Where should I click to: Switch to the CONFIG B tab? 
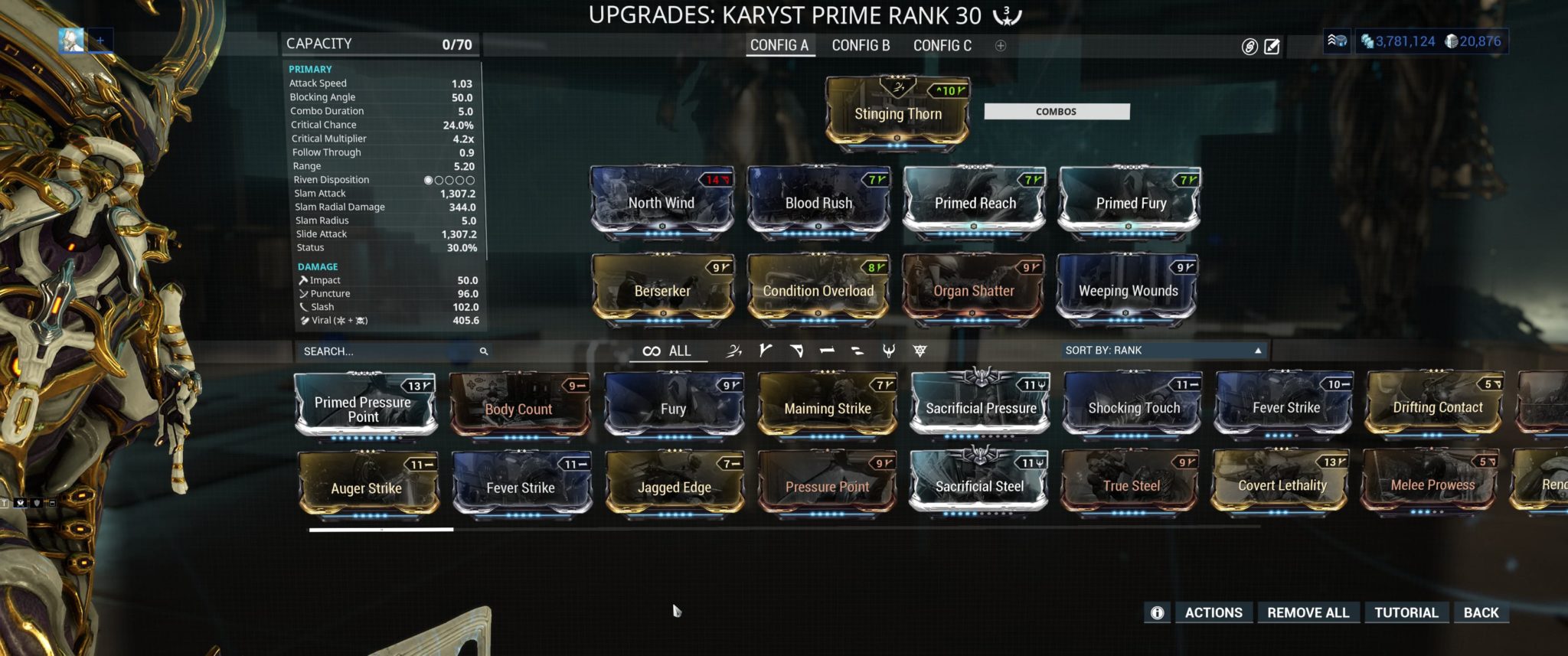tap(861, 46)
